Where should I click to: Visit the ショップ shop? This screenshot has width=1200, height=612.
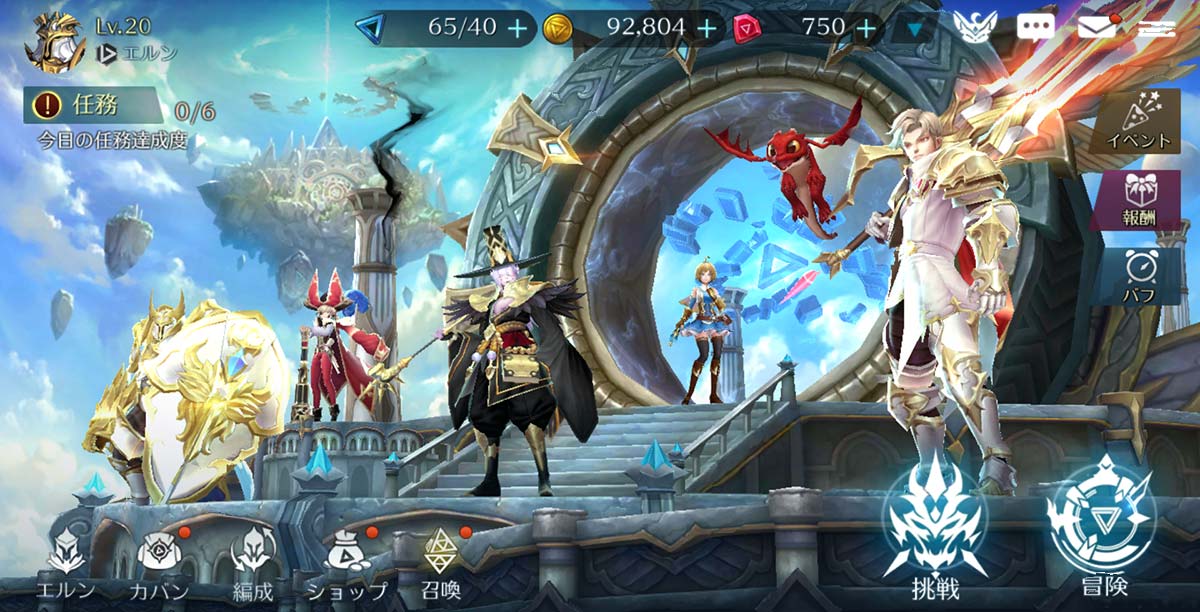coord(347,565)
